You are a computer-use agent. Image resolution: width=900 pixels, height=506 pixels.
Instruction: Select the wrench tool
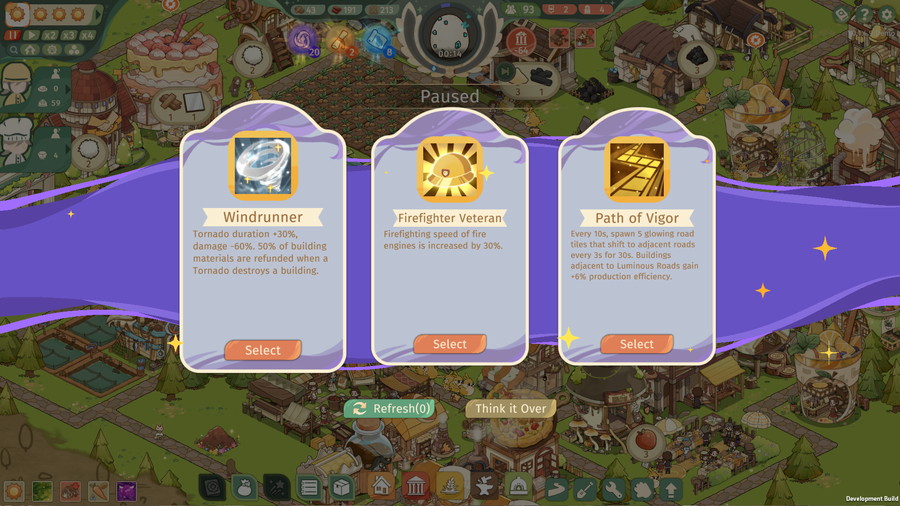[614, 489]
